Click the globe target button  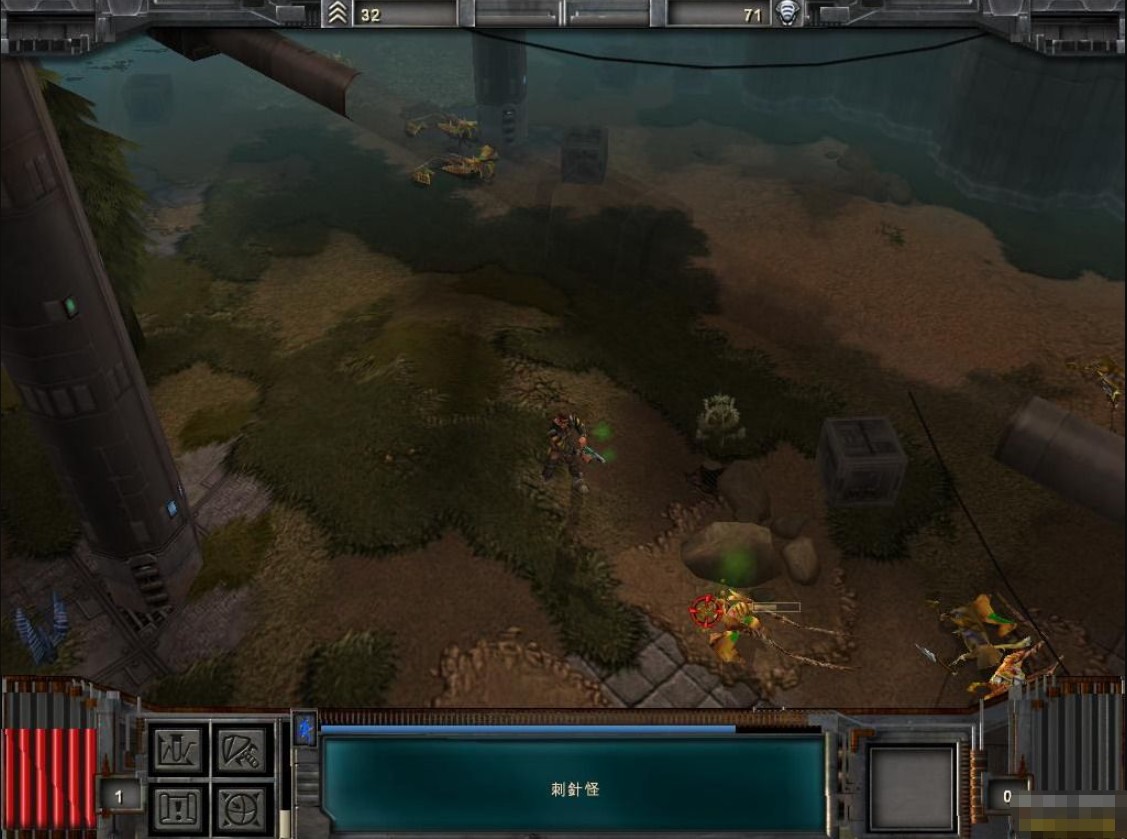242,807
